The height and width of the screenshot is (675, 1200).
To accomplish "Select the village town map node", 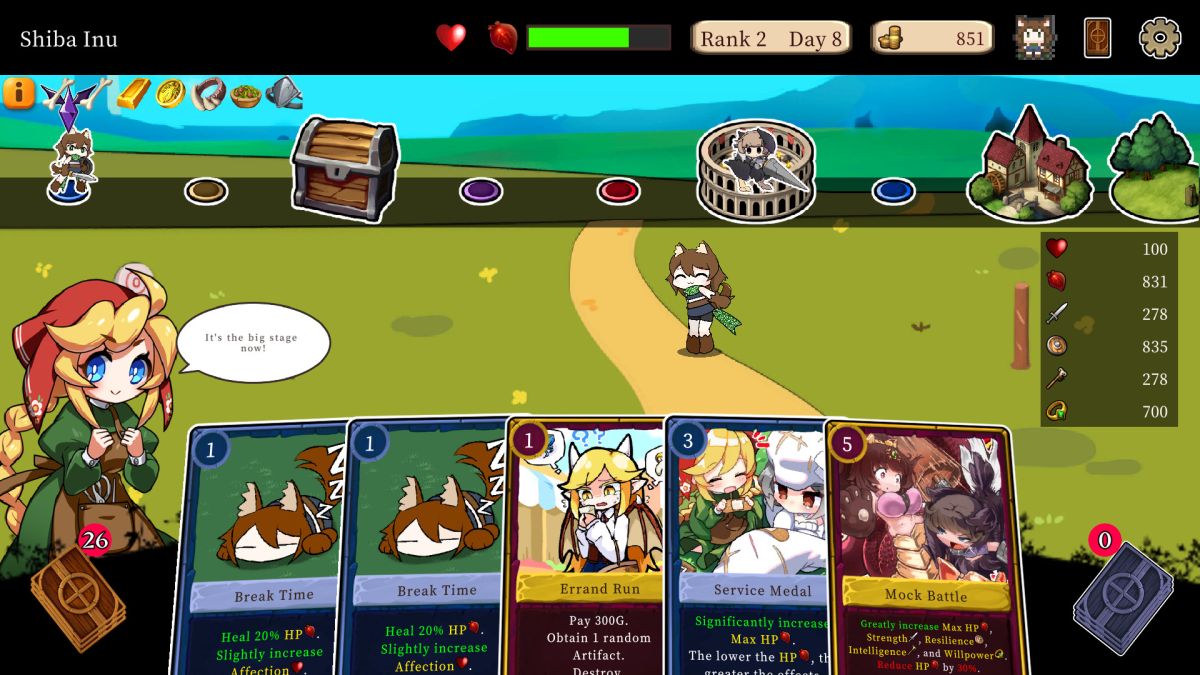I will click(x=1029, y=165).
